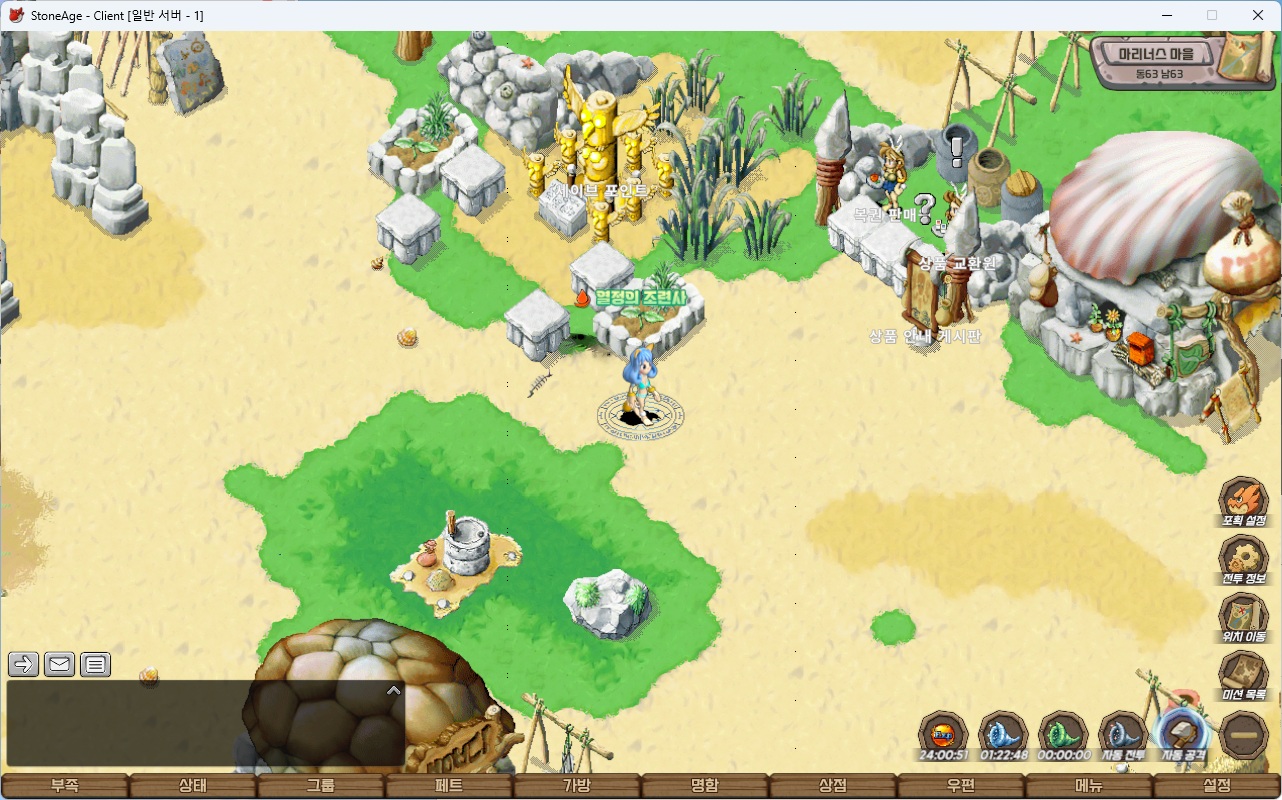Check the 우편 (mail) menu
Viewport: 1282px width, 800px height.
click(961, 786)
